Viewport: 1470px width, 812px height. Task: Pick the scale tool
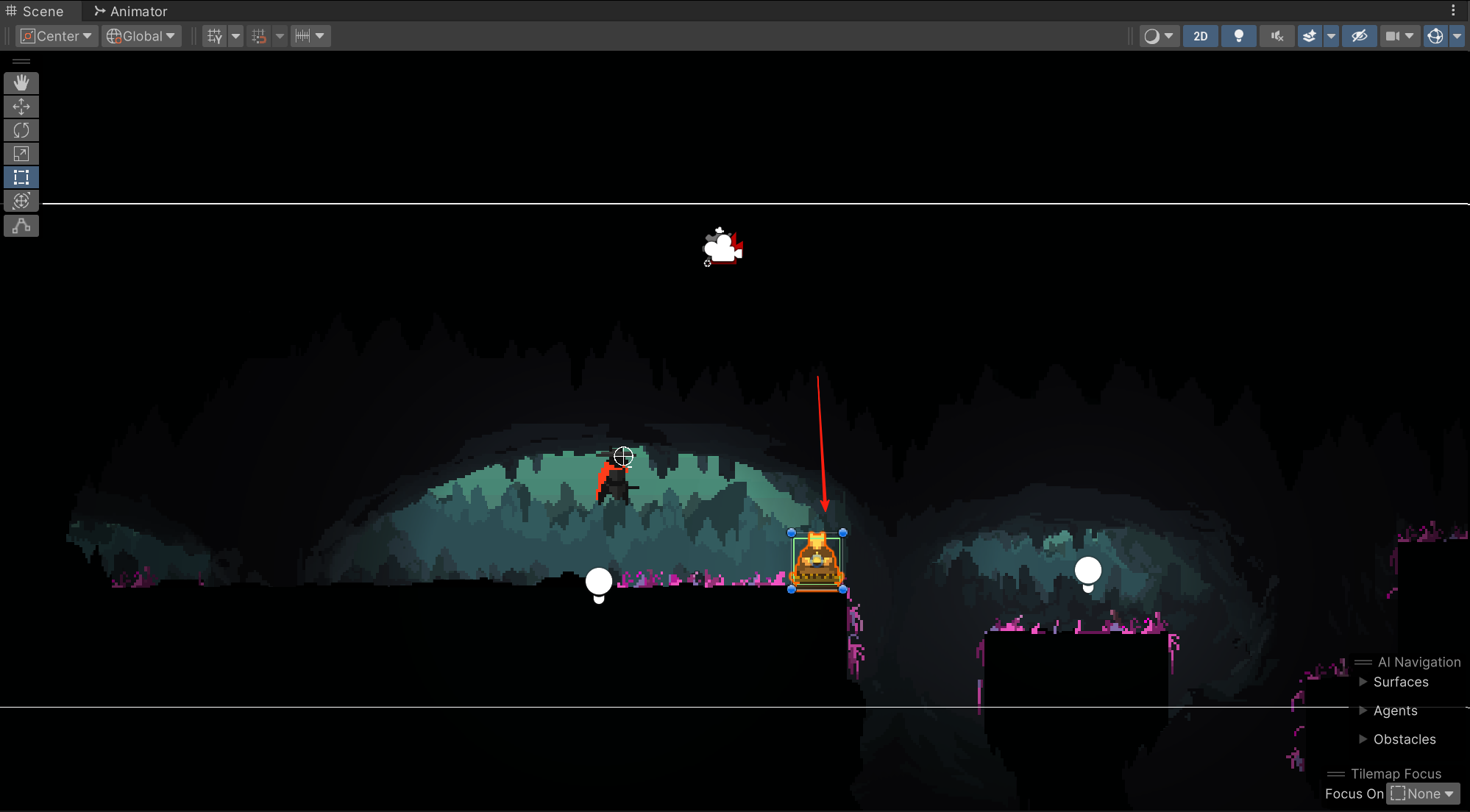point(21,154)
